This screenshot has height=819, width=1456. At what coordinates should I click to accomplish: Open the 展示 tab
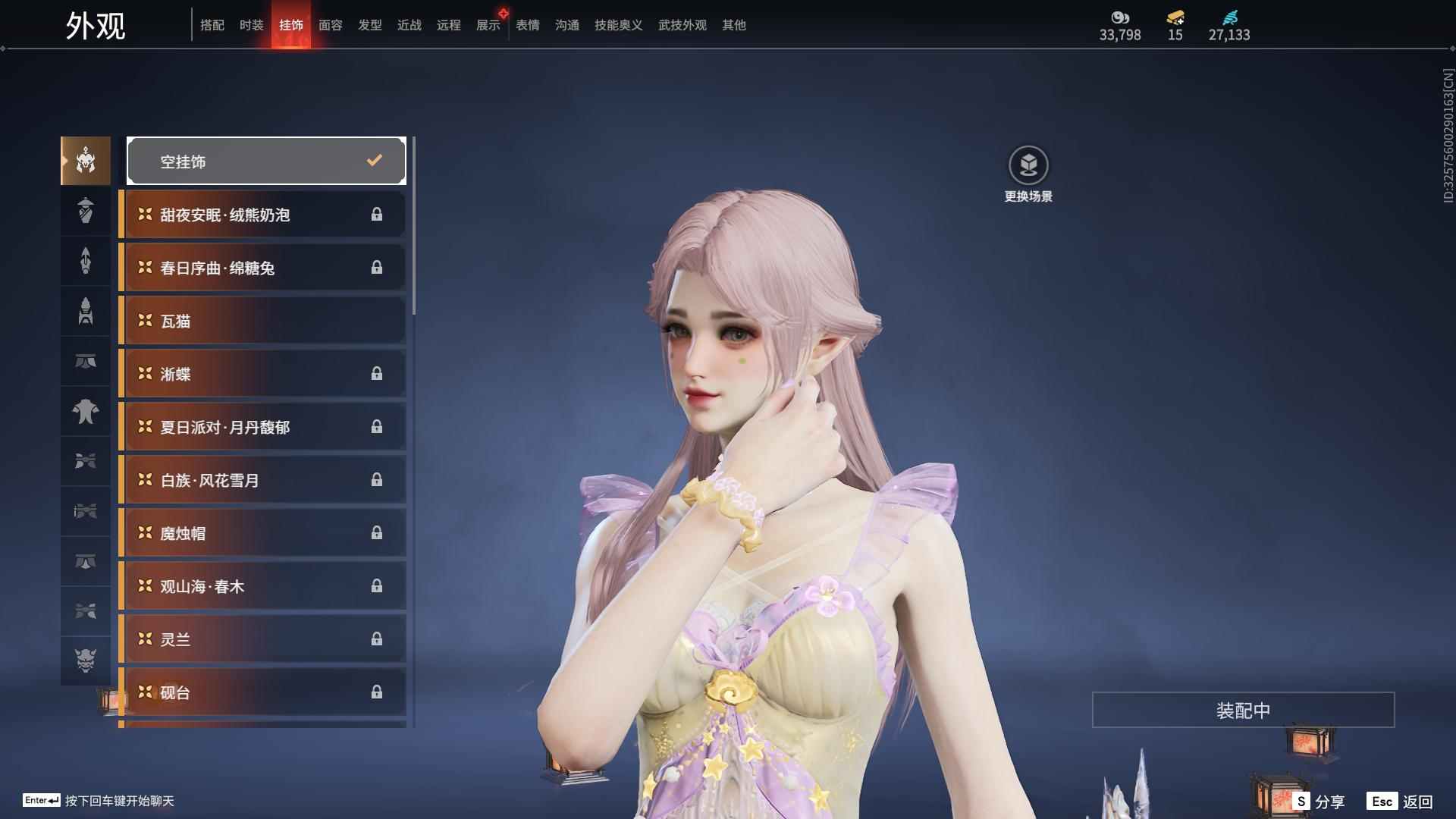[x=488, y=25]
